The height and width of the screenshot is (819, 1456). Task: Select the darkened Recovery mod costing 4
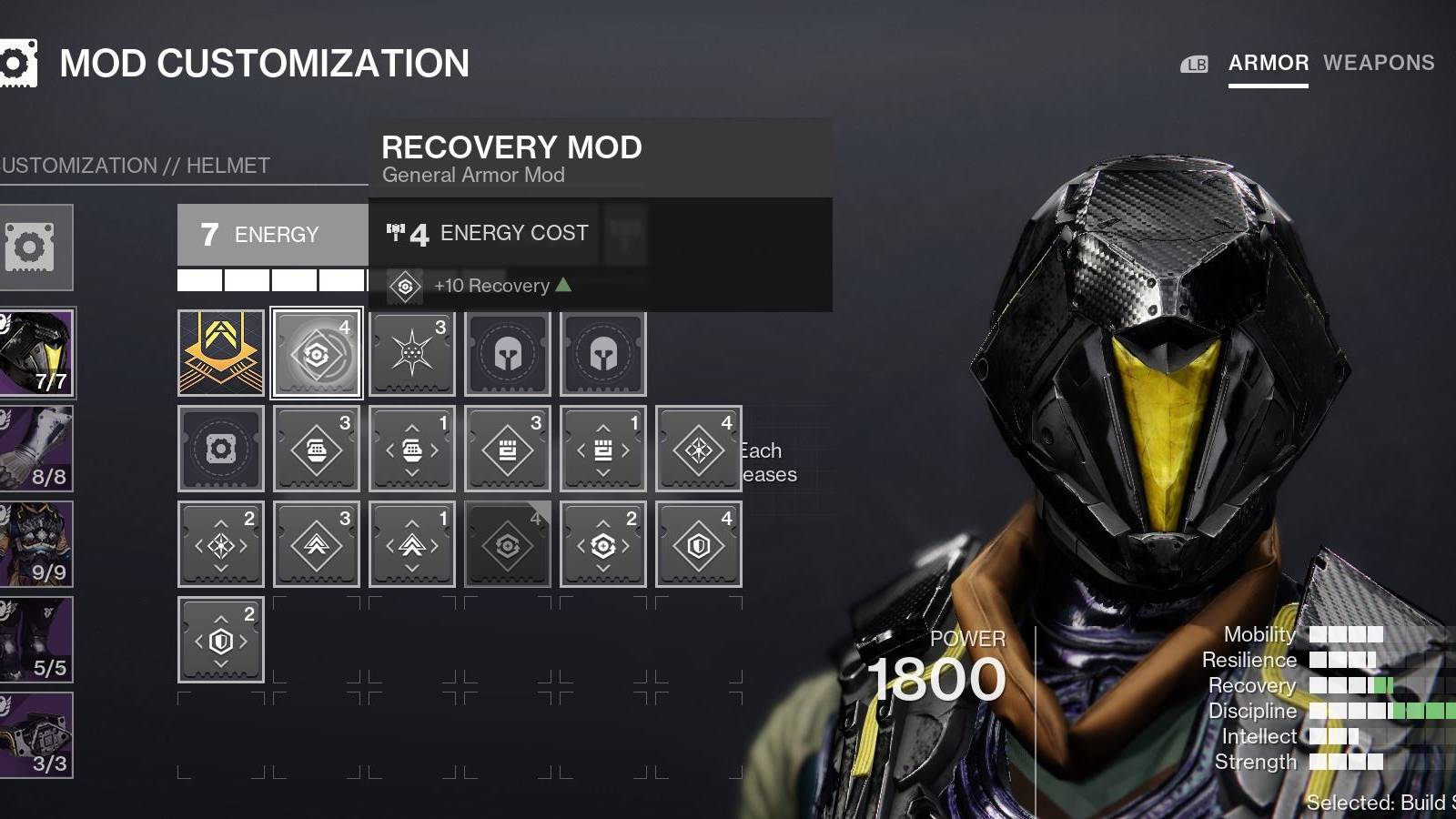point(507,544)
